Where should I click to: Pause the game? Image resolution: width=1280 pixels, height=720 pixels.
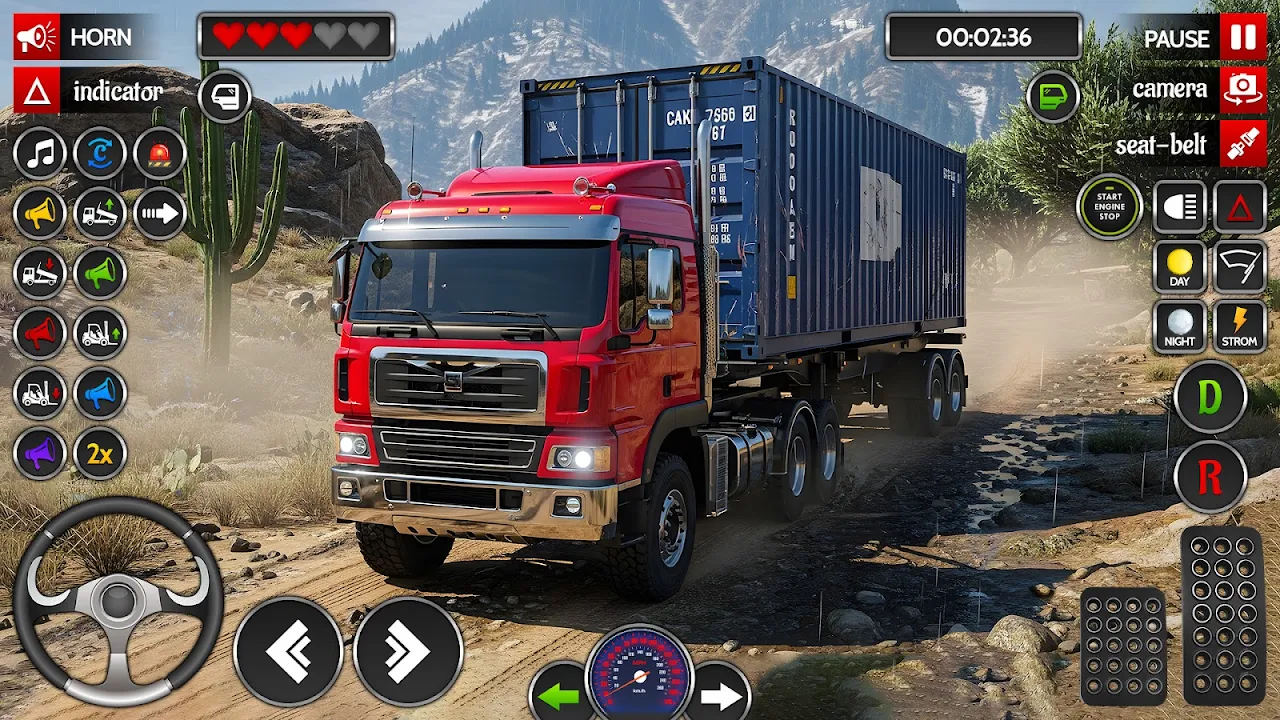tap(1242, 39)
